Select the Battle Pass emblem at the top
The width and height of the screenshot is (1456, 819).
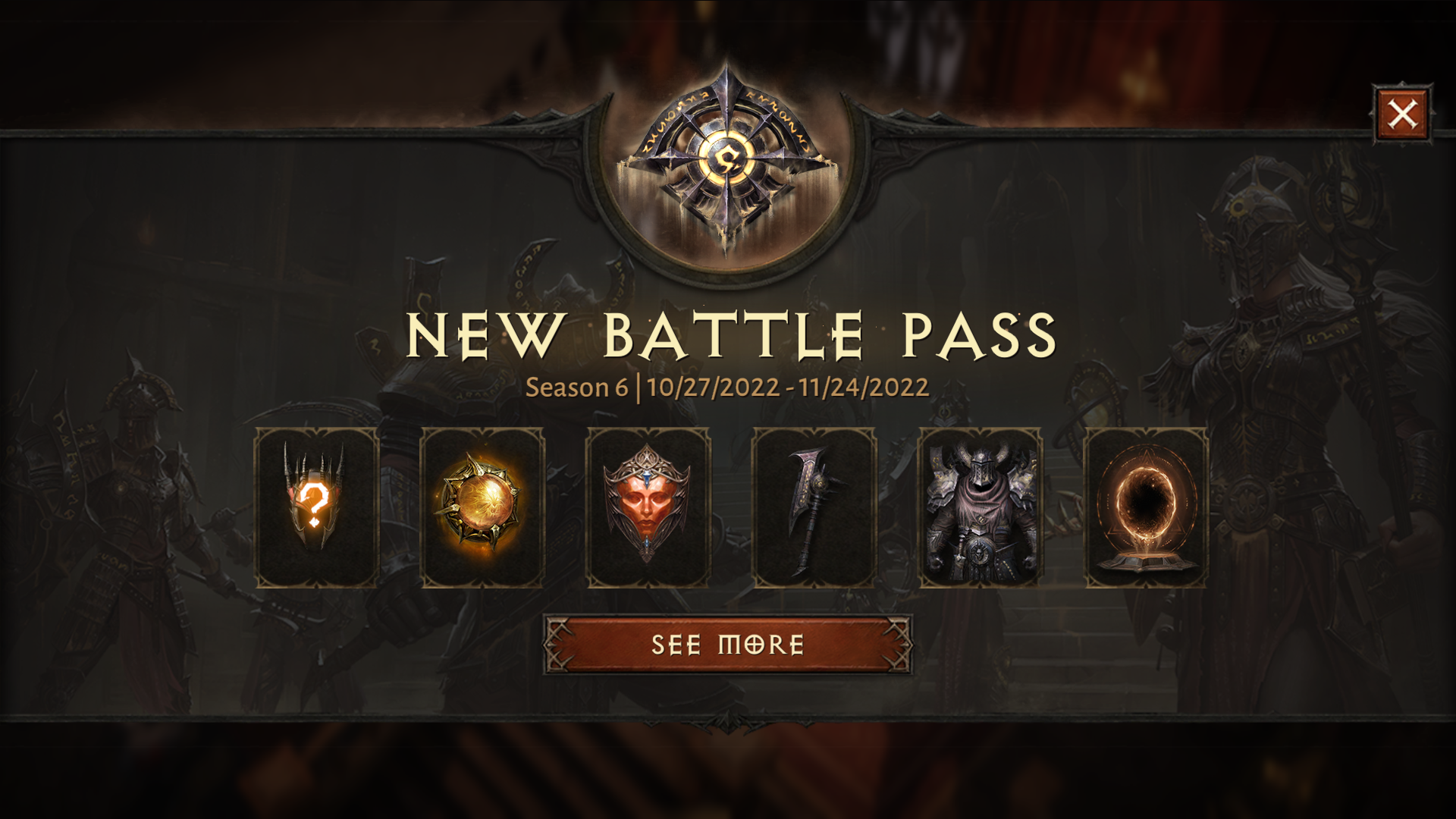(730, 155)
